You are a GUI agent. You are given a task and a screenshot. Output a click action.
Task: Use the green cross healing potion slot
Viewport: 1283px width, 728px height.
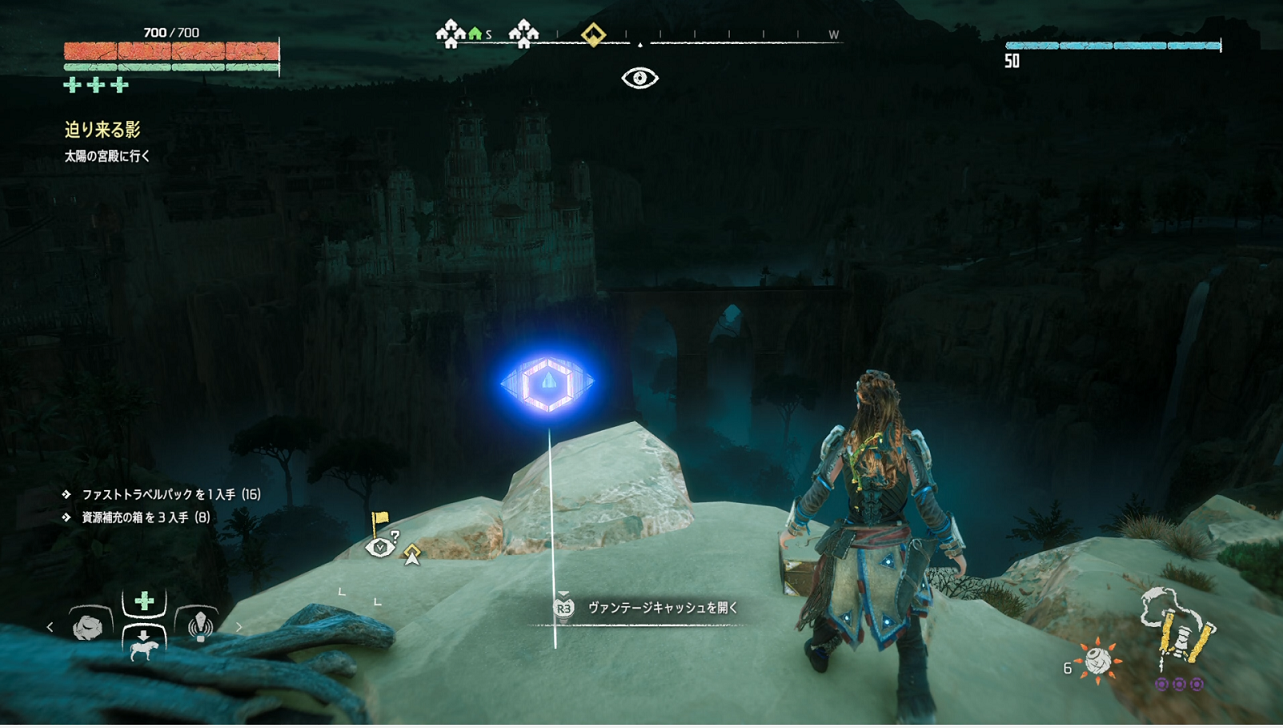tap(144, 601)
